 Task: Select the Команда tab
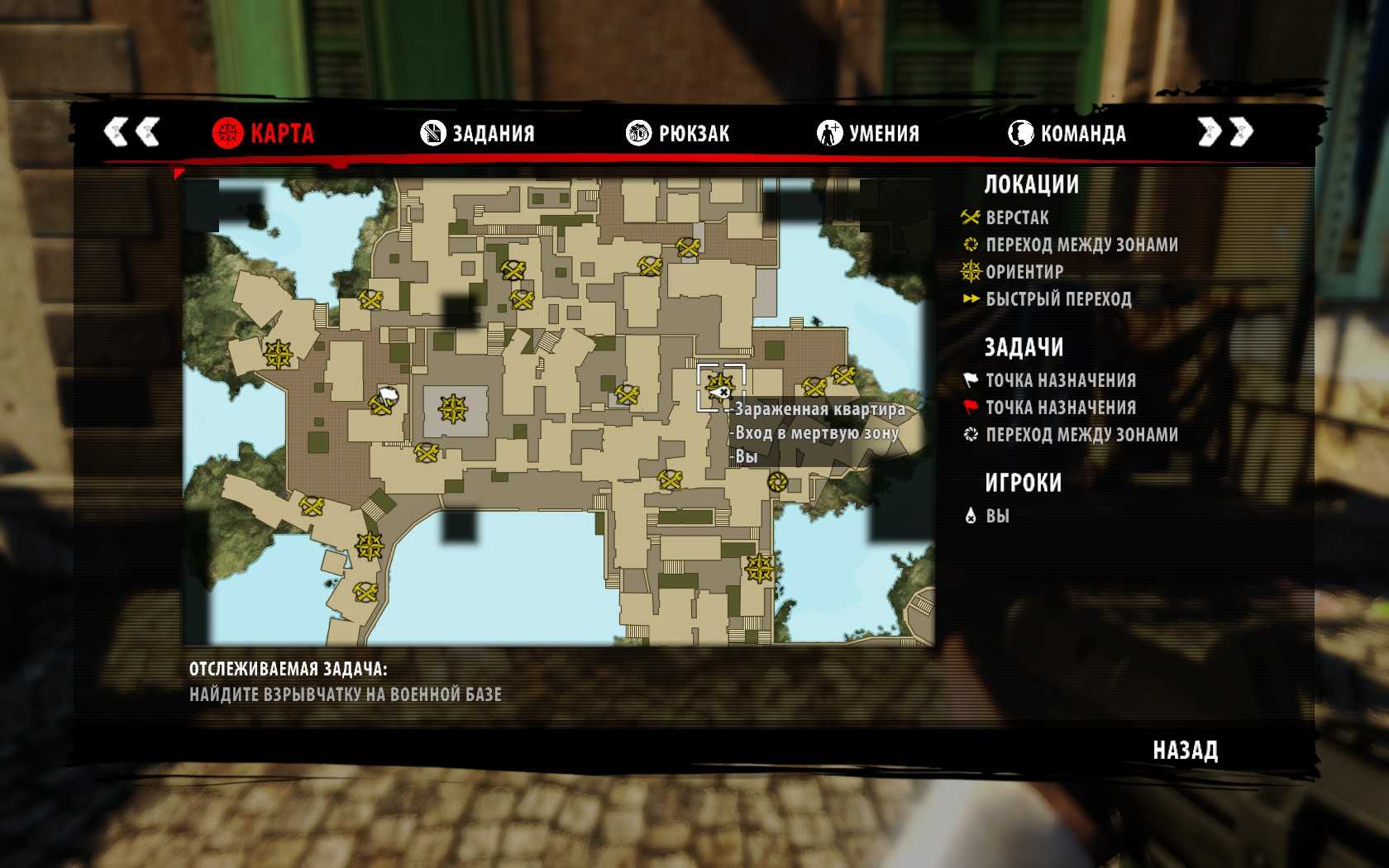(1067, 133)
